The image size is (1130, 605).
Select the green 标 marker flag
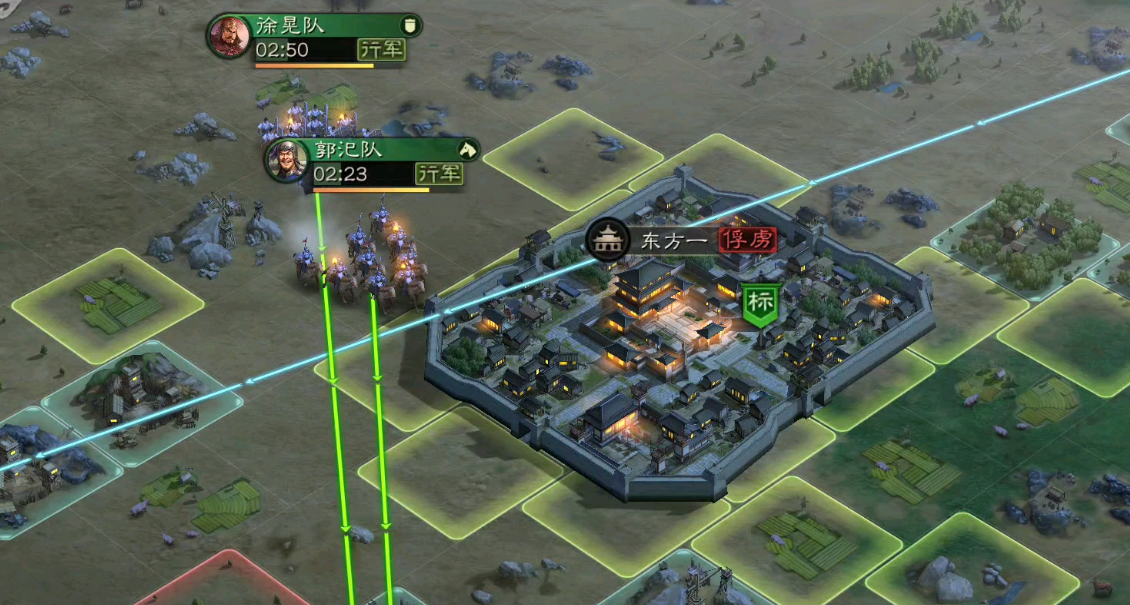tap(758, 304)
